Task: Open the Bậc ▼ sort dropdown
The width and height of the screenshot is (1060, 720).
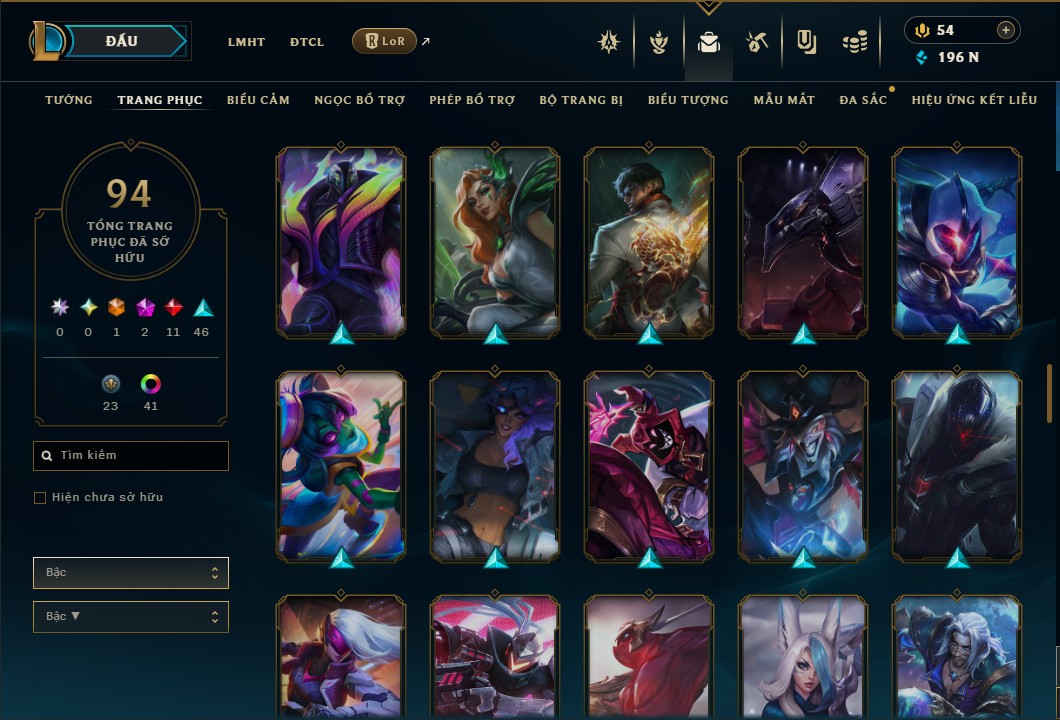Action: pyautogui.click(x=131, y=617)
